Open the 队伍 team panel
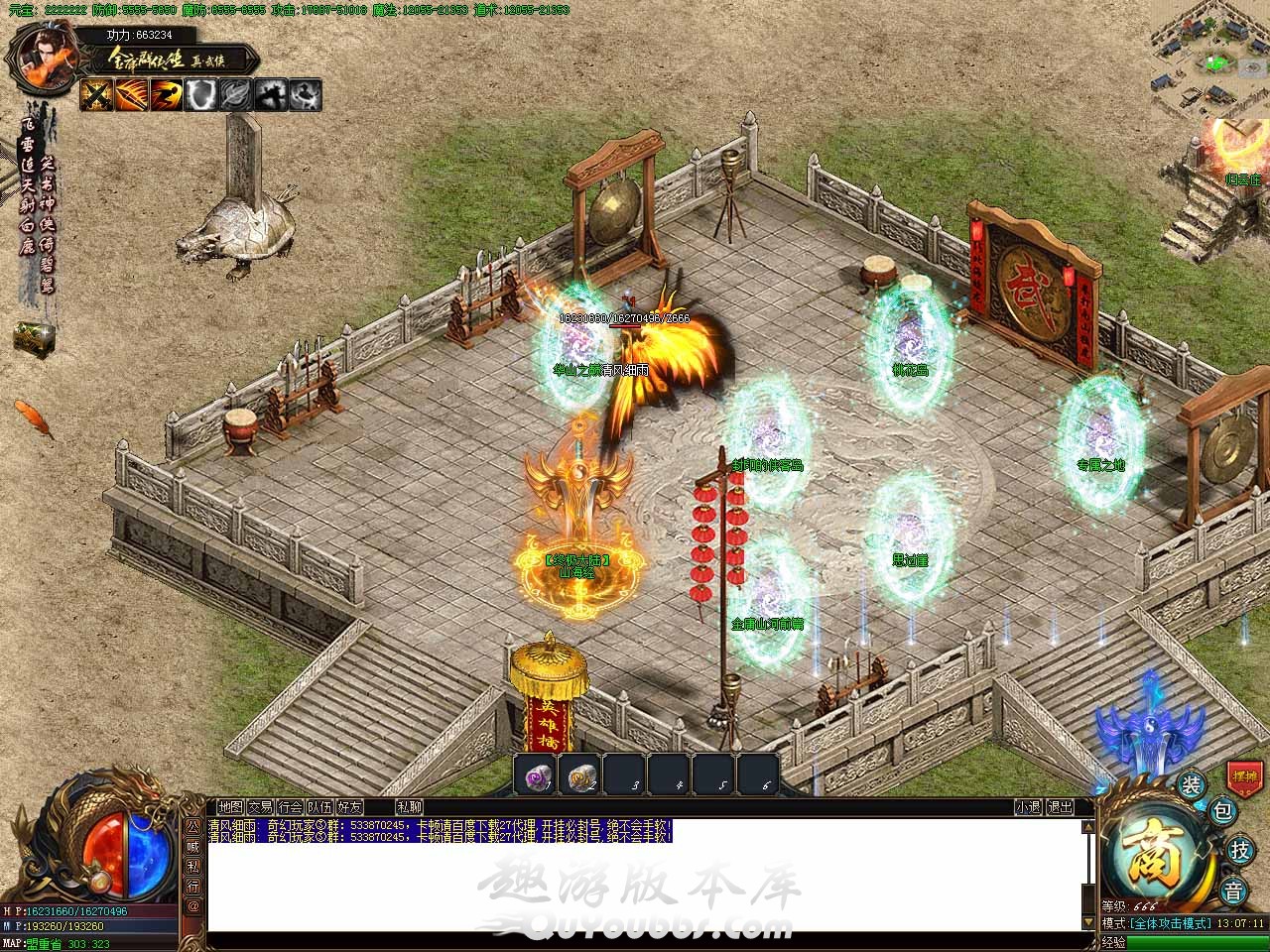 319,807
